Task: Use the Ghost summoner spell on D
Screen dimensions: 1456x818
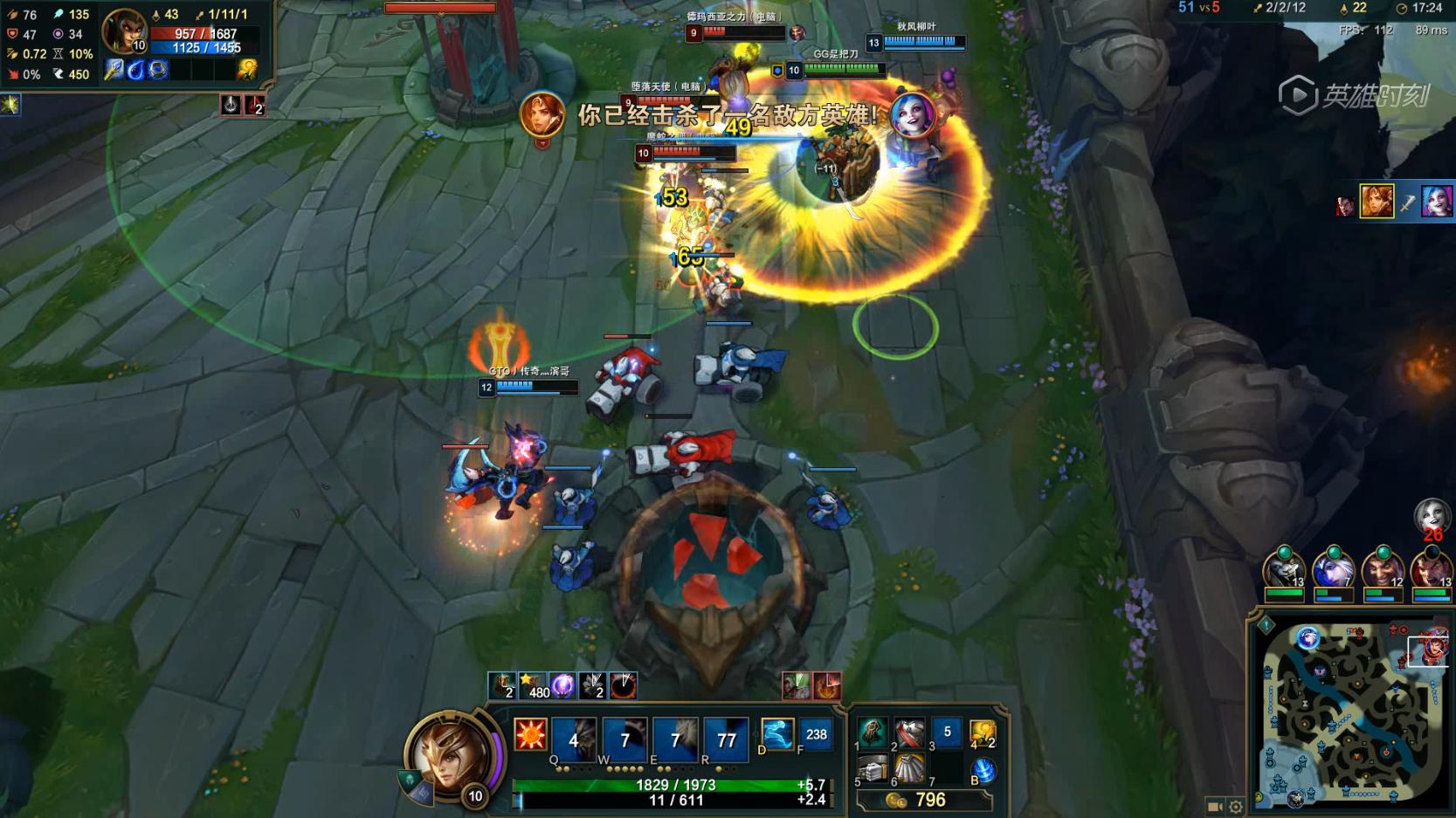Action: (776, 734)
